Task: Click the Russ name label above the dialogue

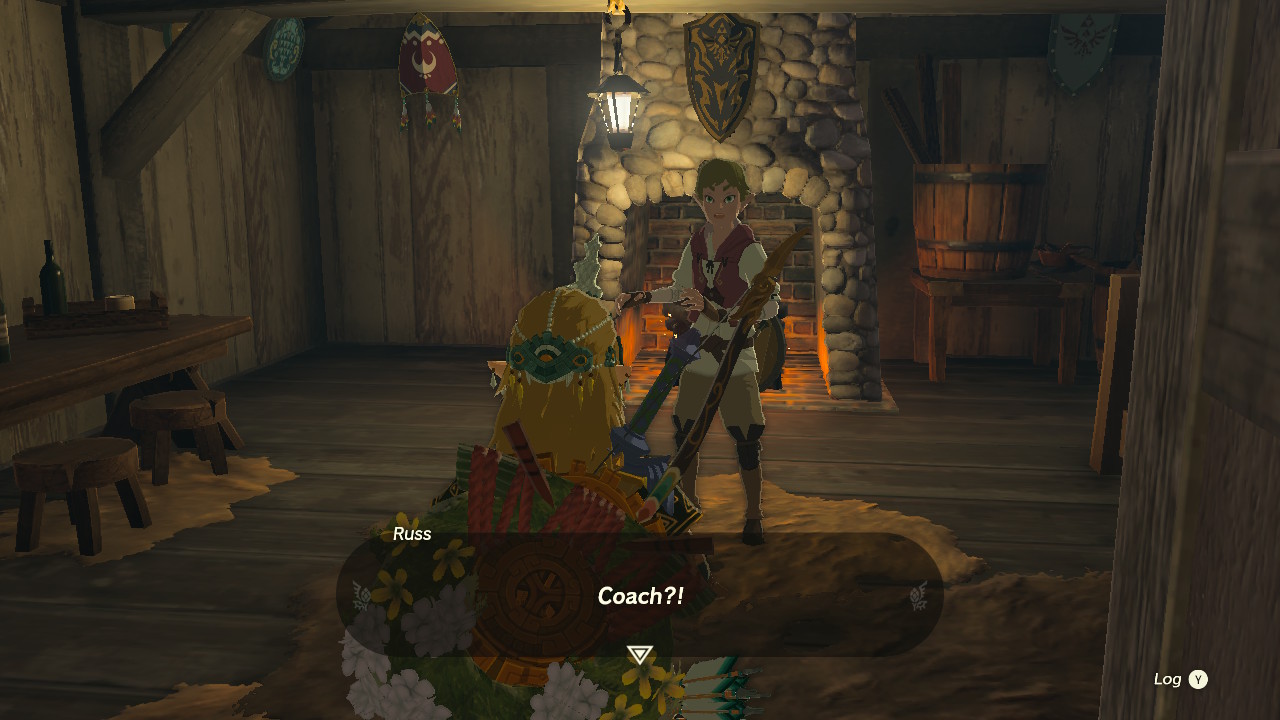Action: pyautogui.click(x=411, y=534)
